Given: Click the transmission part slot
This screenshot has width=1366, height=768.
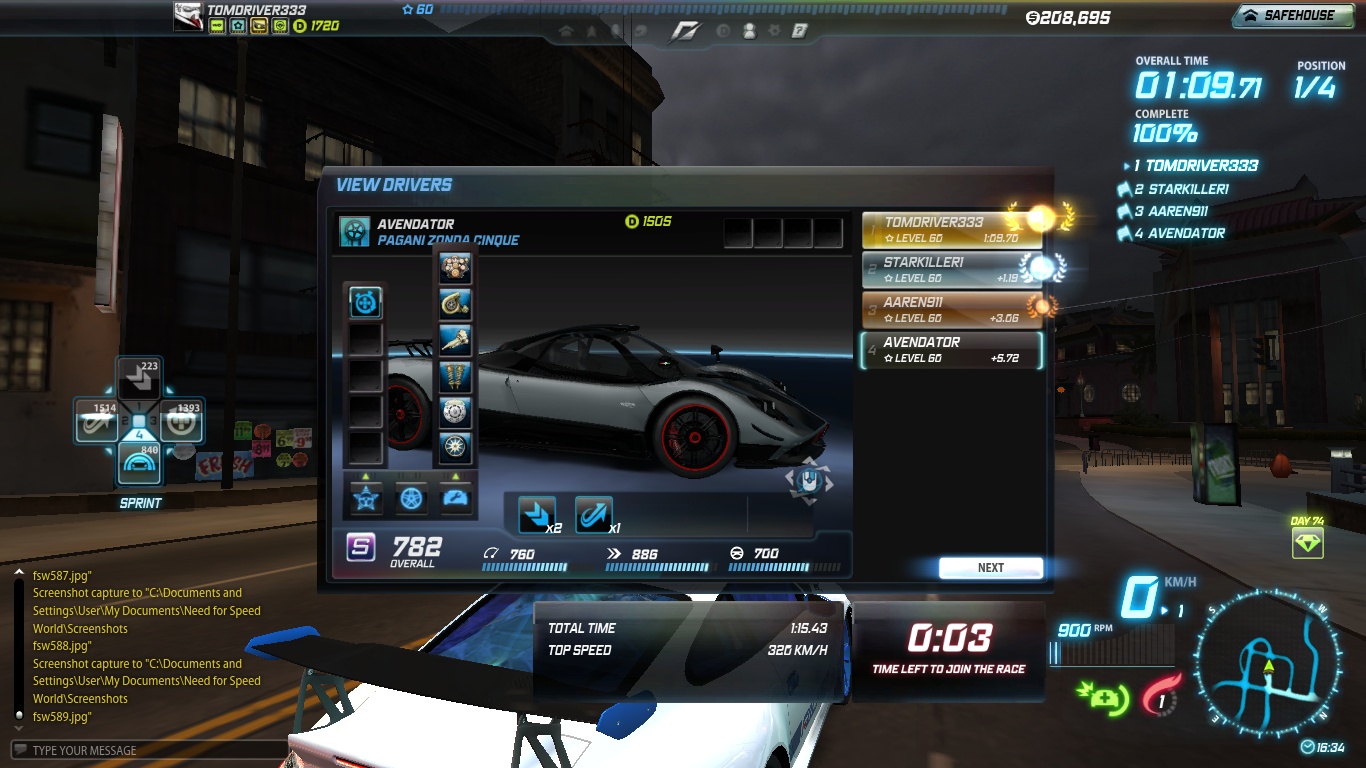Looking at the screenshot, I should click(455, 340).
